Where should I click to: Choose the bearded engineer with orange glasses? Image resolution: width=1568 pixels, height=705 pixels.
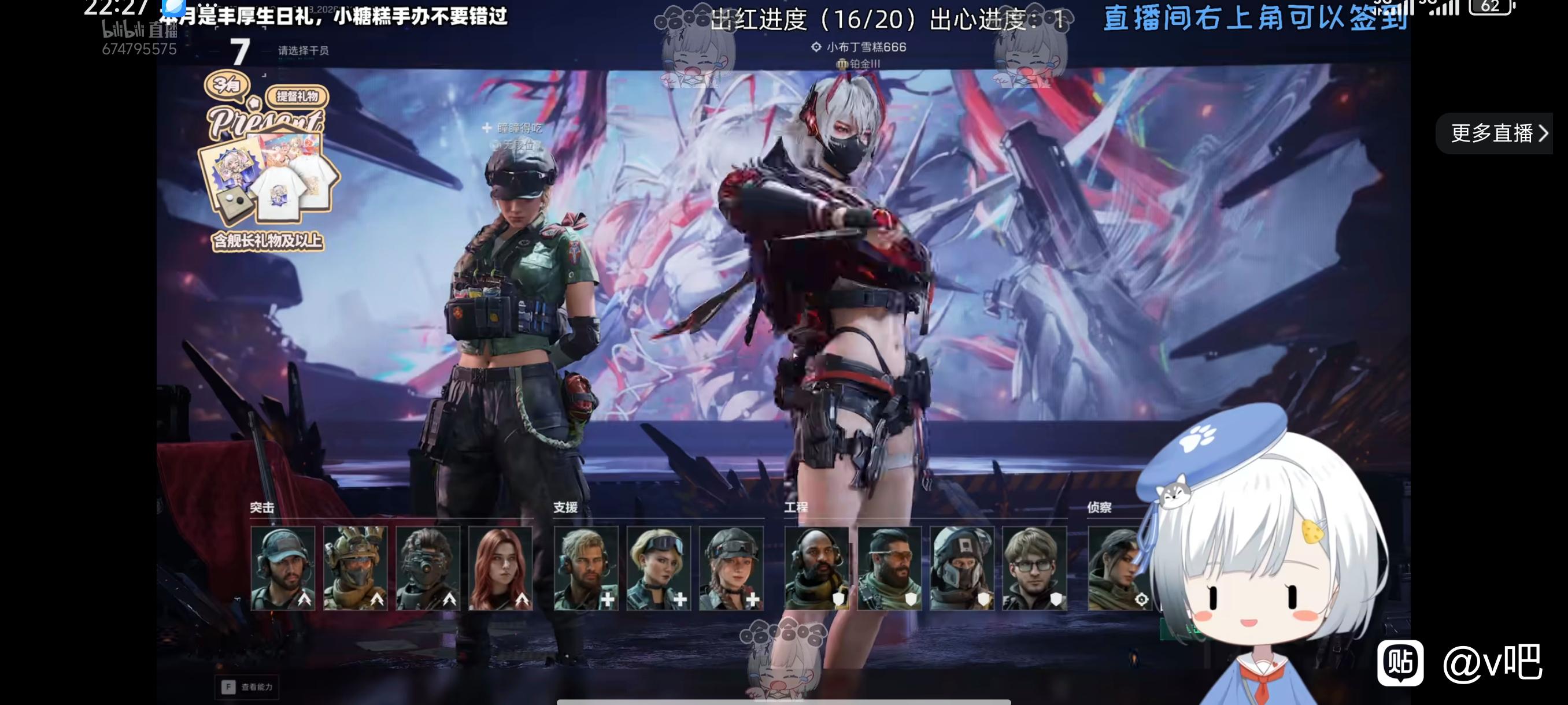pos(889,568)
